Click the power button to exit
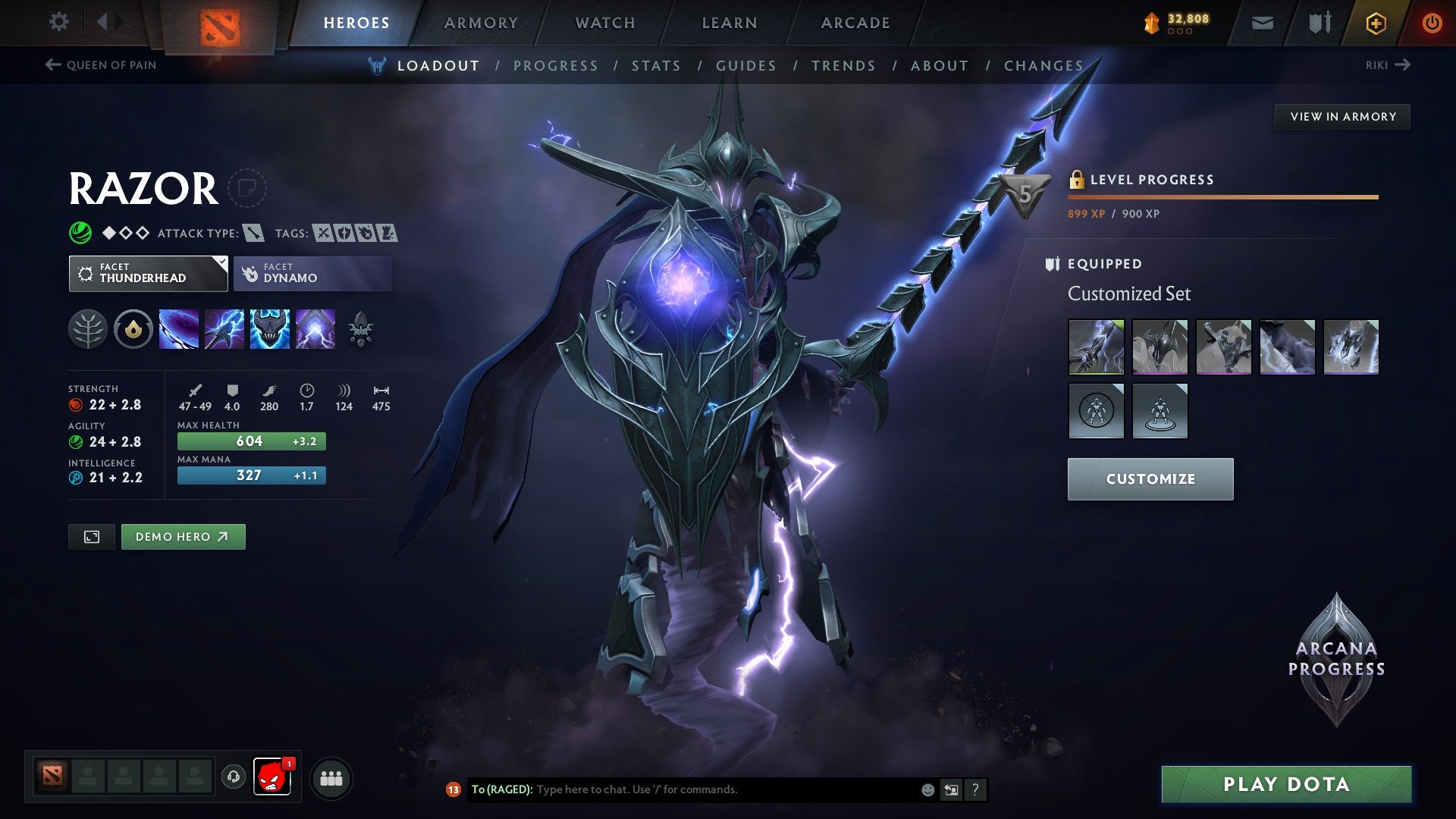This screenshot has height=819, width=1456. point(1432,22)
